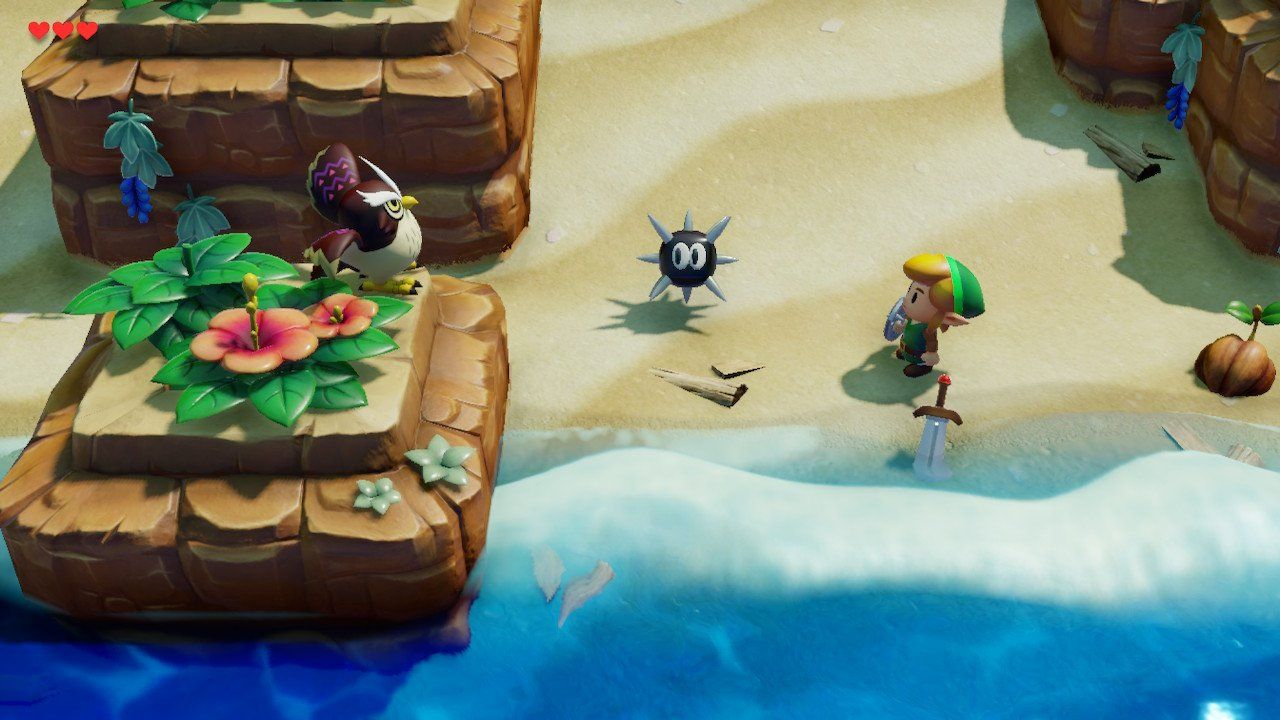Click the second heart in the health meter
This screenshot has height=720, width=1280.
coord(62,30)
